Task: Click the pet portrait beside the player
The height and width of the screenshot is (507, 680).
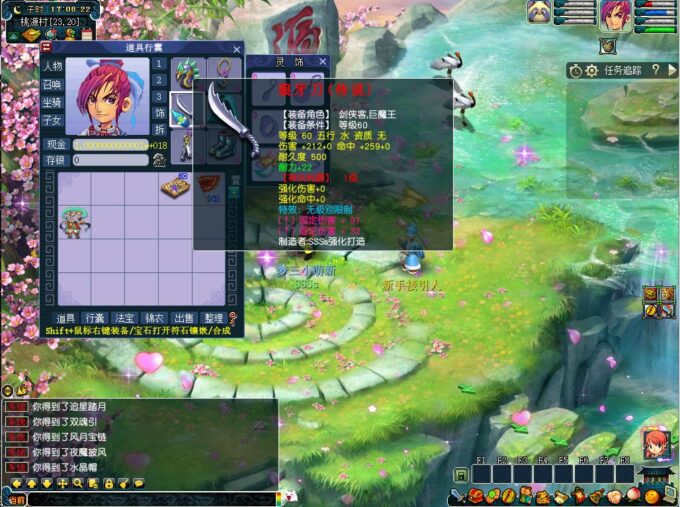Action: pos(540,13)
